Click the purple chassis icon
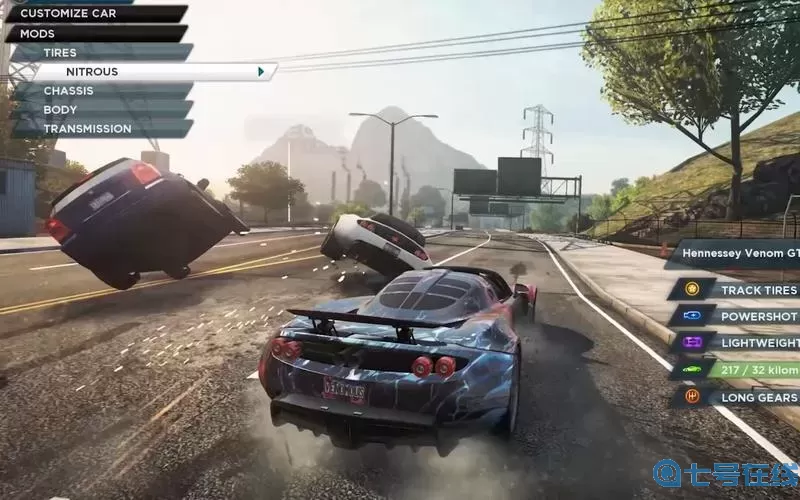 692,342
